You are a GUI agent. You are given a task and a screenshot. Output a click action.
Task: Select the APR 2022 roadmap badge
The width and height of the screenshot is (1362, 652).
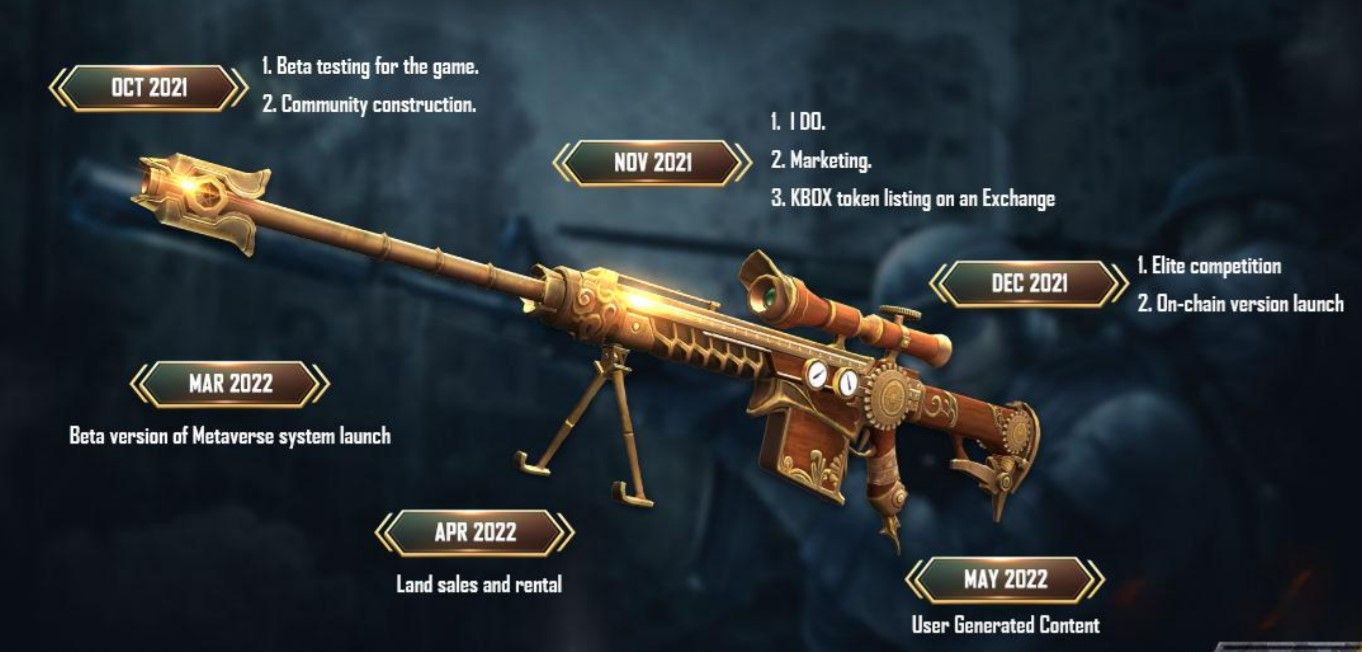coord(475,533)
